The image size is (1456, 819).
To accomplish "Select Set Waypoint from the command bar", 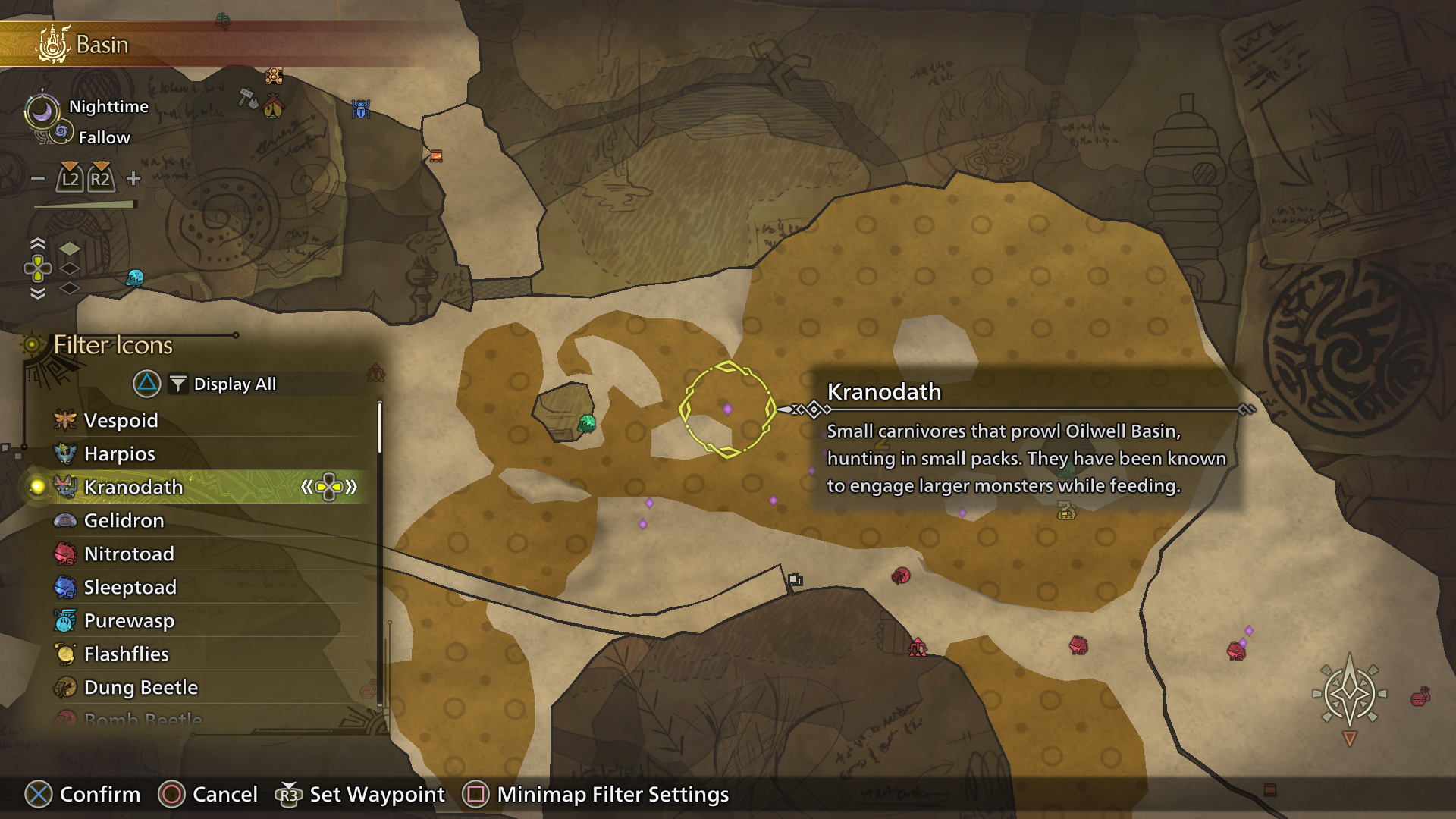I will [377, 795].
